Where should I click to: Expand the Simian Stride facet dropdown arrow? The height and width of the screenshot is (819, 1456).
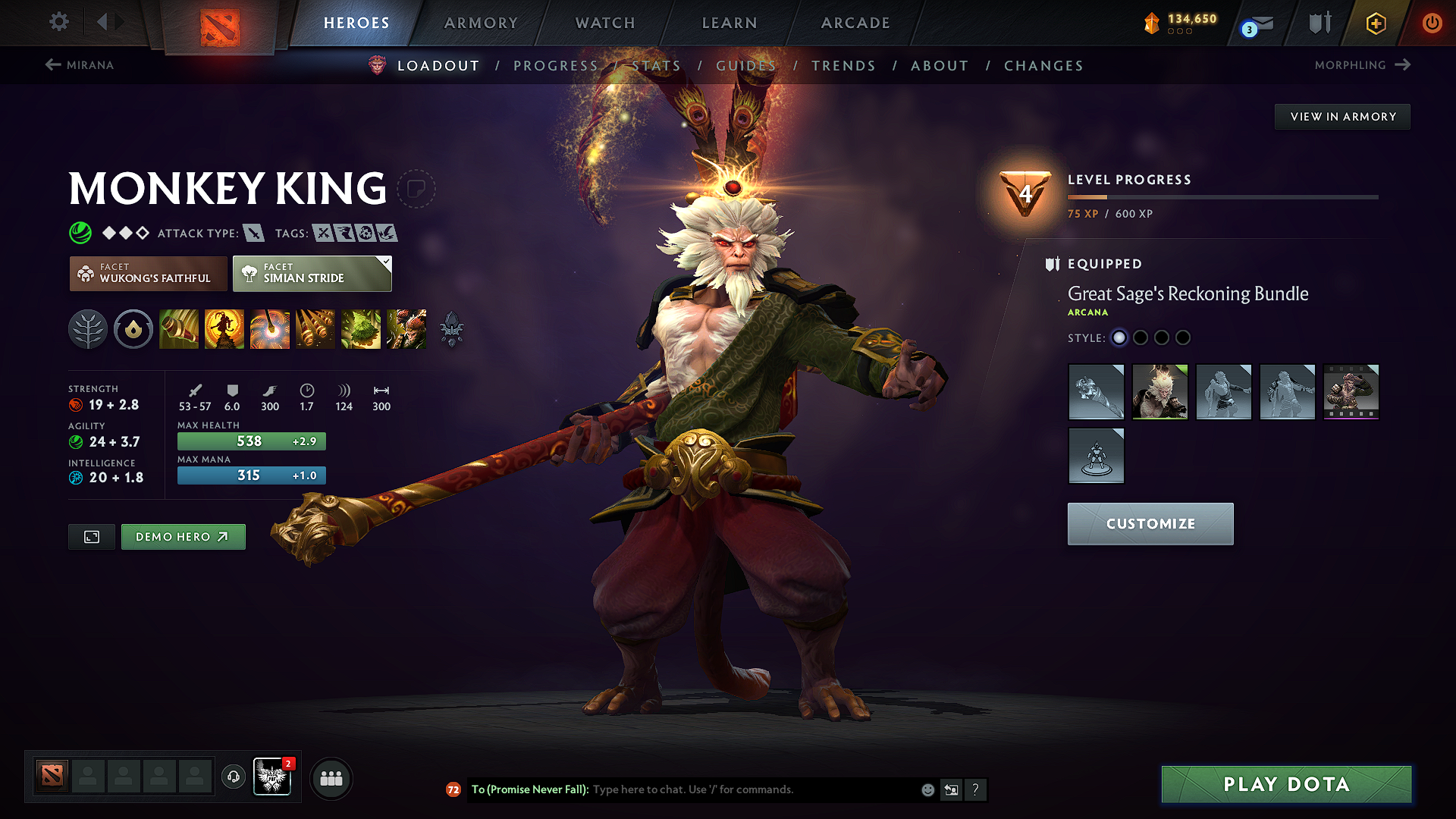[x=386, y=261]
